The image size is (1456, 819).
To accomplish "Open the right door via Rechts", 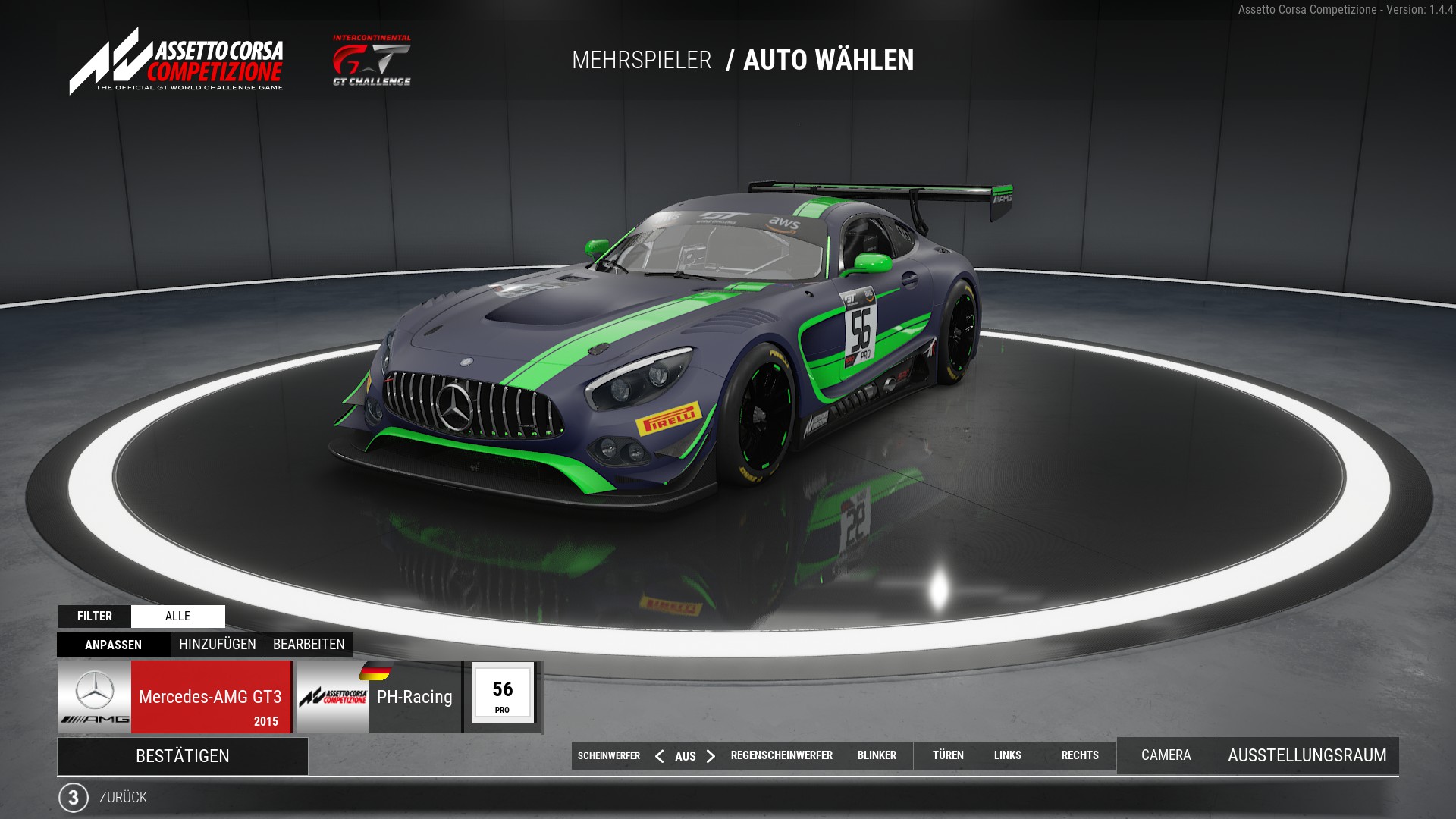I will 1080,755.
